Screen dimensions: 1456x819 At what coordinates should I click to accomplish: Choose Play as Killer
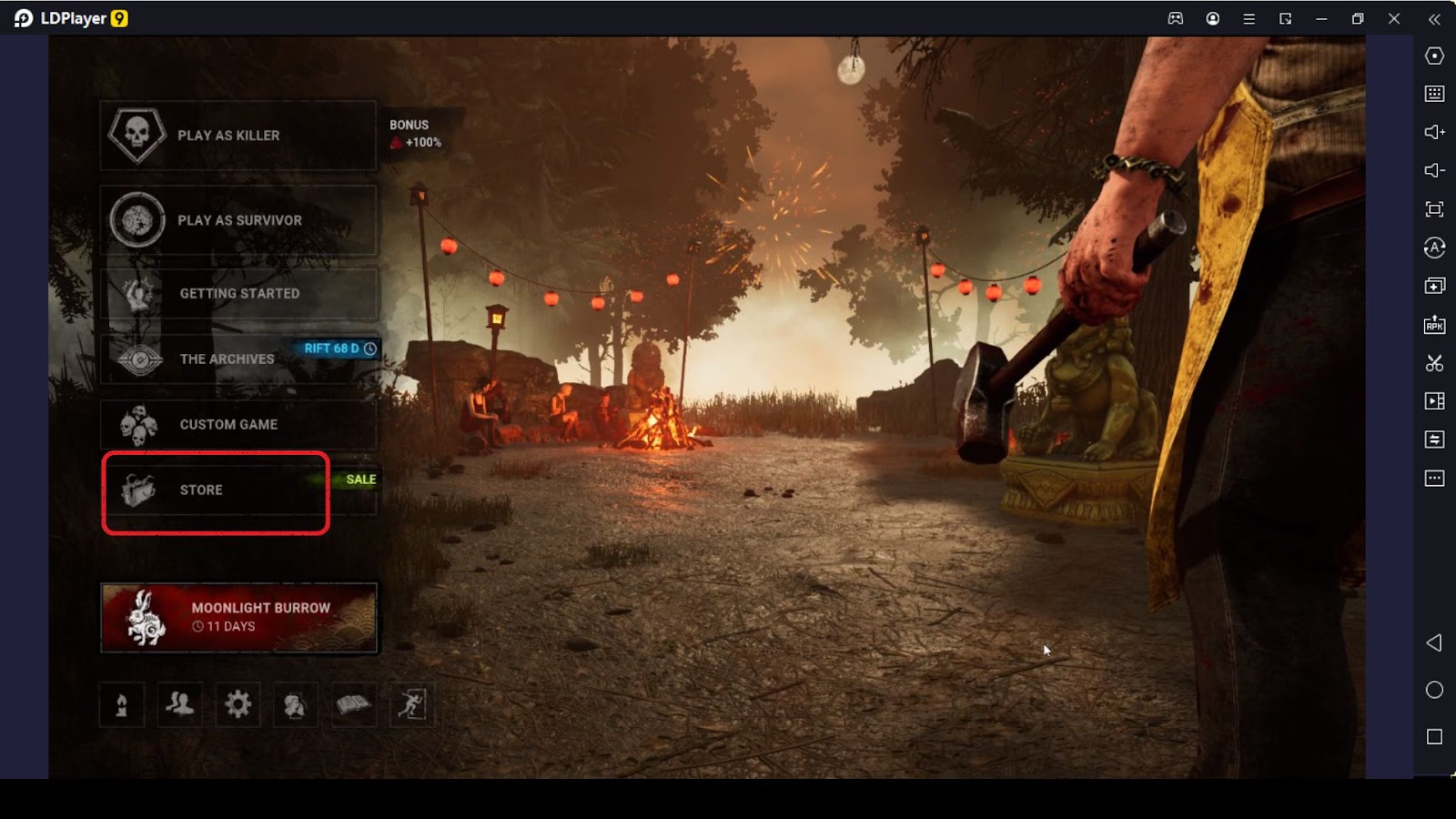238,136
